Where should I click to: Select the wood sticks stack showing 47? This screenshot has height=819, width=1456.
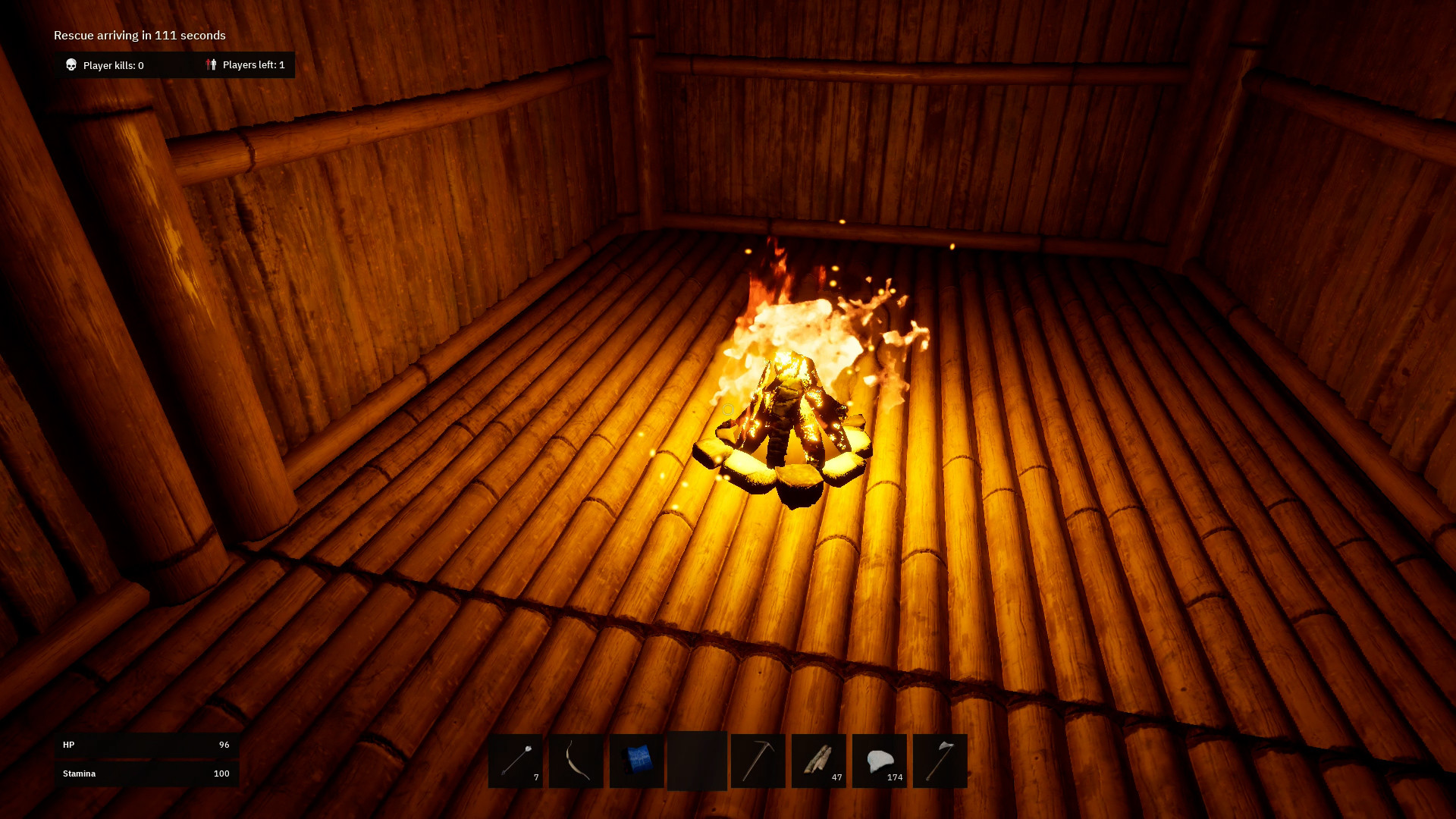coord(819,761)
